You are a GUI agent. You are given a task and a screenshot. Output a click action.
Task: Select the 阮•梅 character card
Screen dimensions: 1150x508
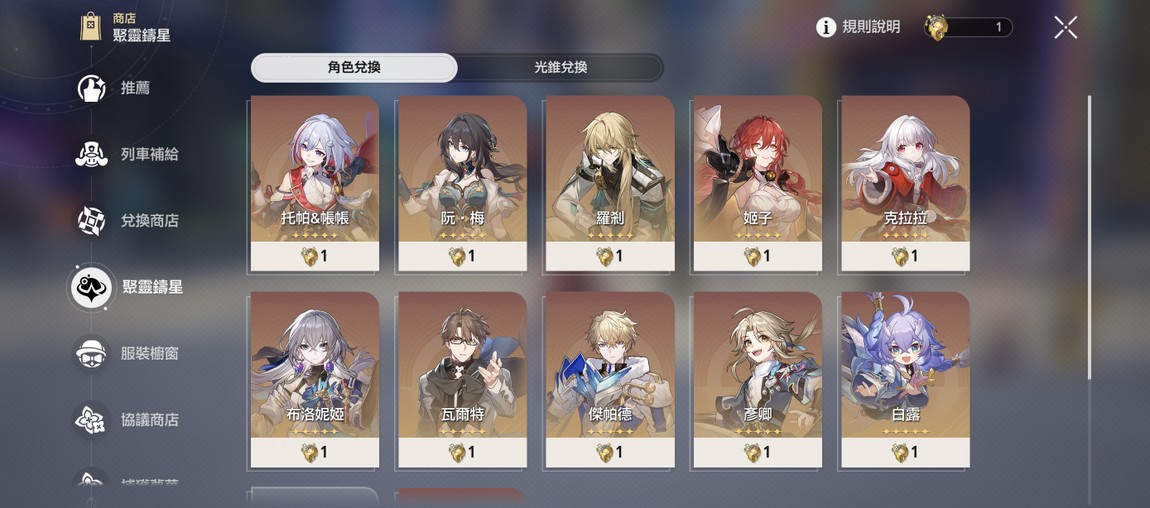click(x=462, y=183)
